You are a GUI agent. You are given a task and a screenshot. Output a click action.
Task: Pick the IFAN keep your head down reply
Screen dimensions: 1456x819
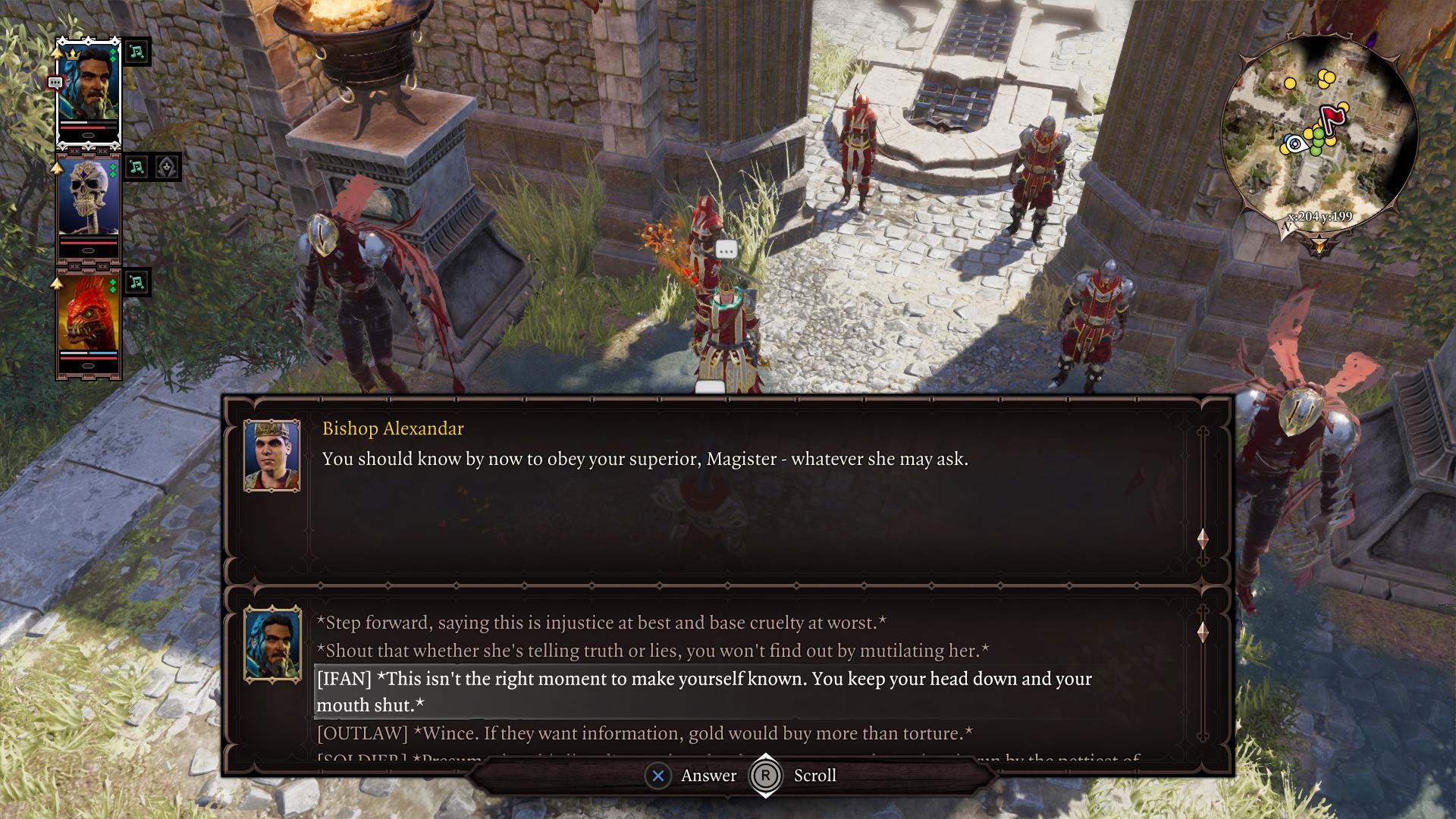(x=704, y=692)
